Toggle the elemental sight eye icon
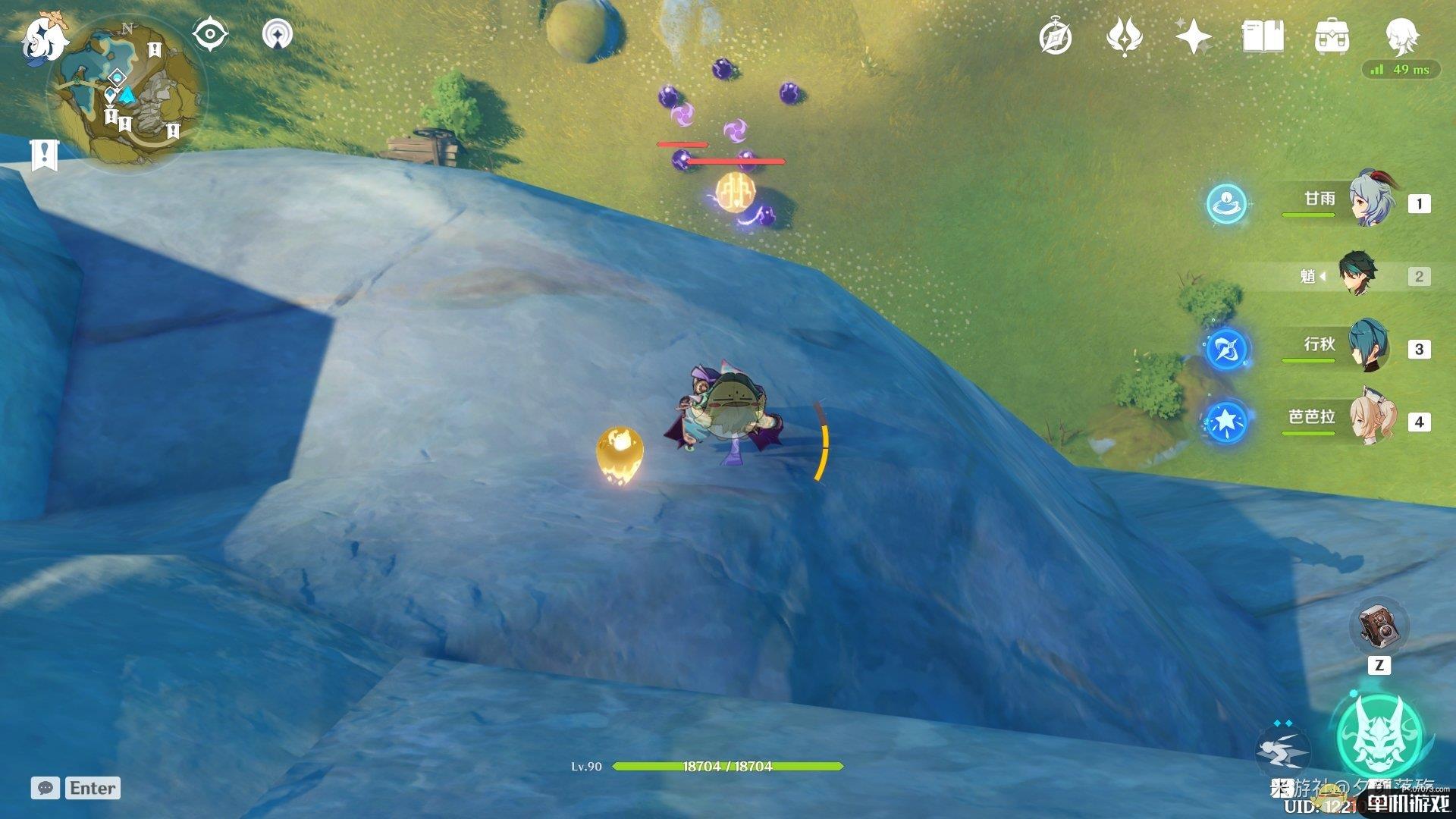1456x819 pixels. tap(209, 35)
